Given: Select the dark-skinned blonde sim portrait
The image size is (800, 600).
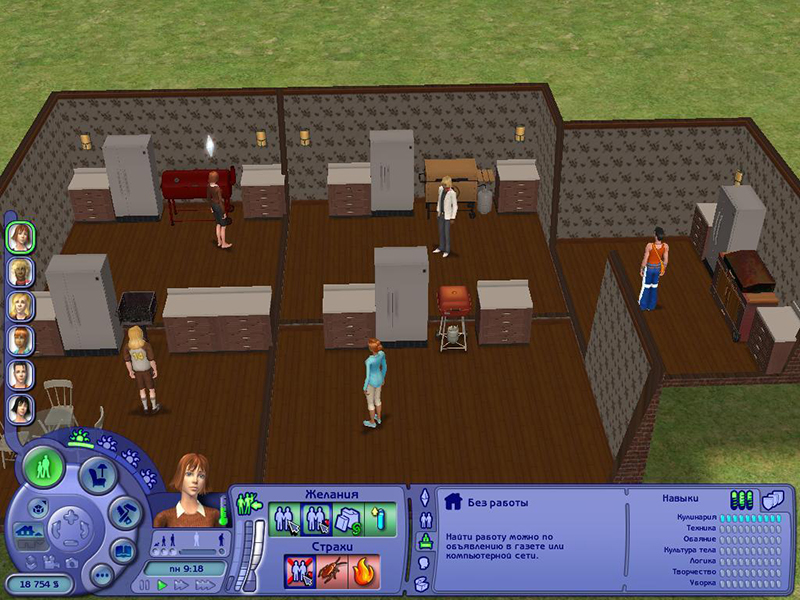Looking at the screenshot, I should click(19, 271).
